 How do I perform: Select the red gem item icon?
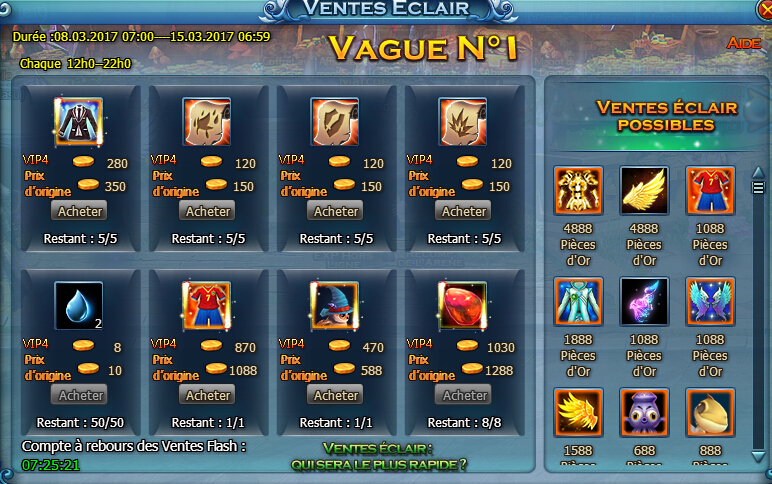click(463, 306)
